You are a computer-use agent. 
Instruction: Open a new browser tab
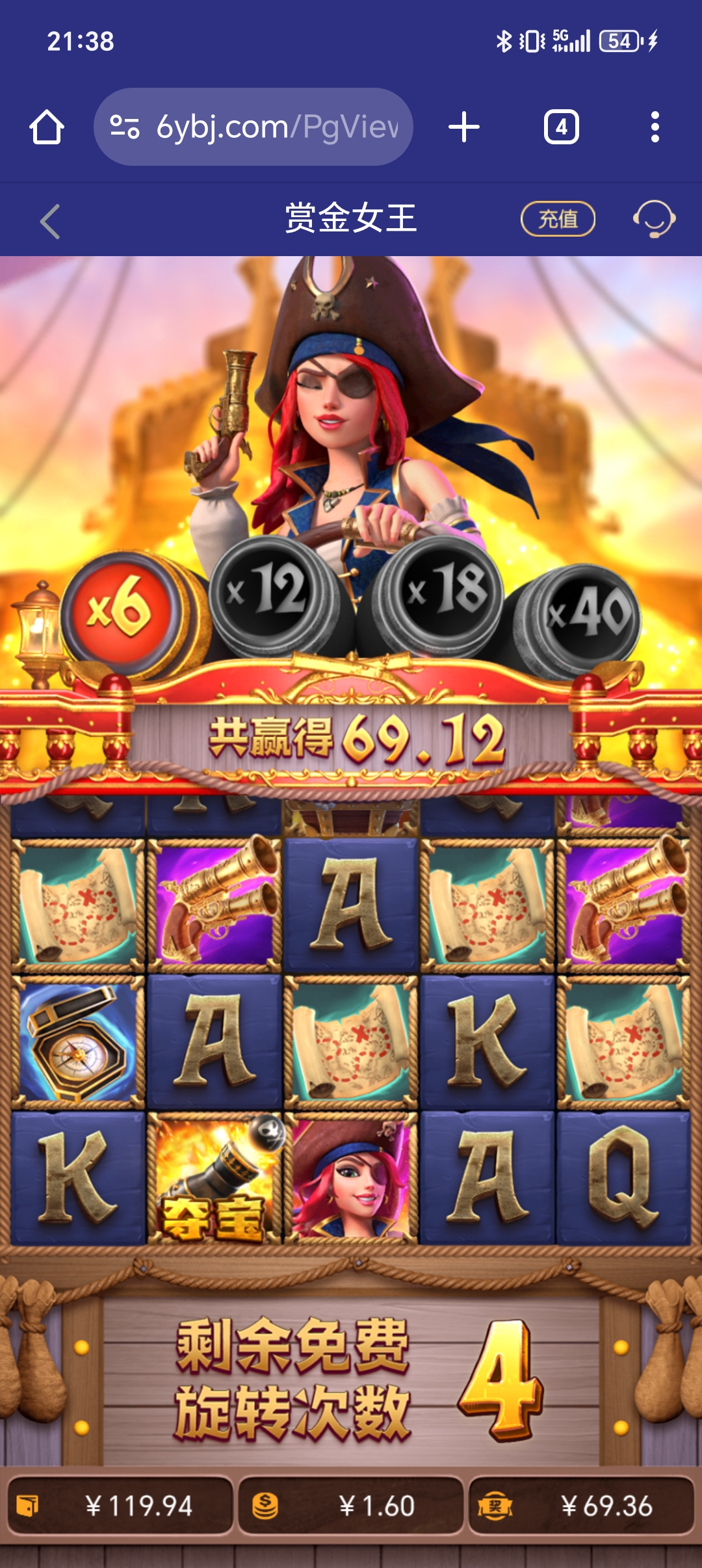click(x=464, y=127)
